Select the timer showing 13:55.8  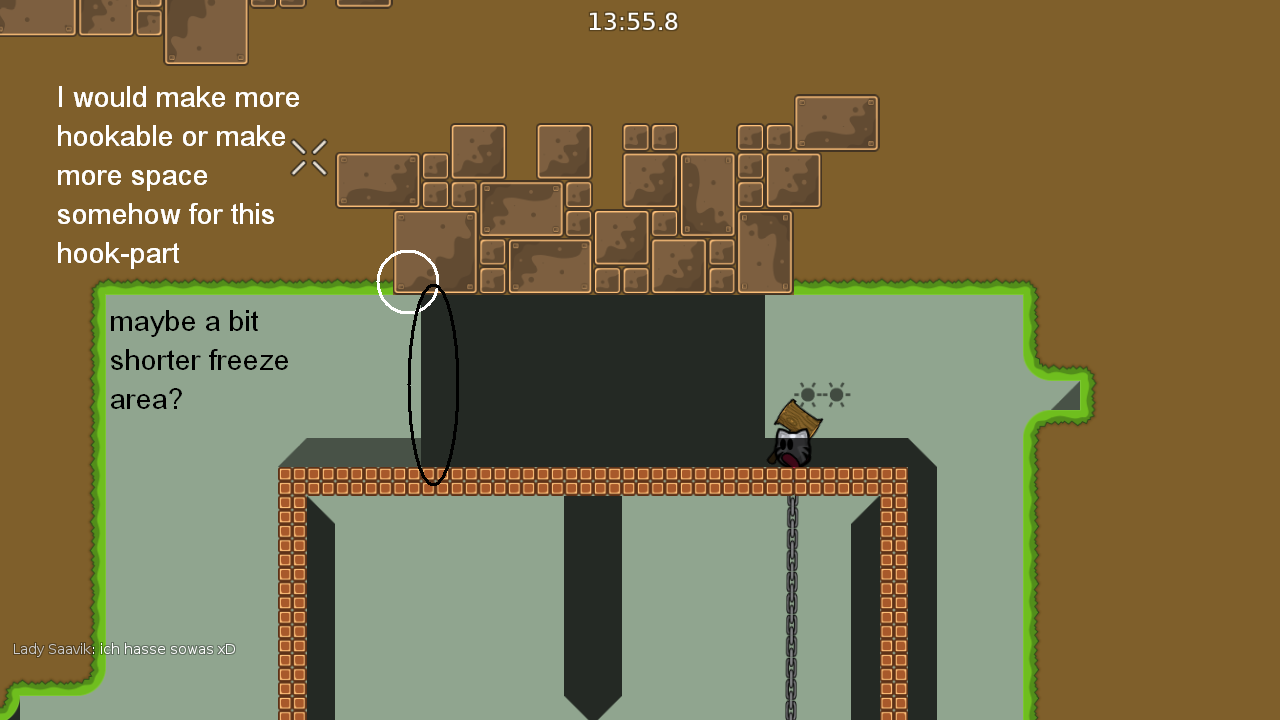pyautogui.click(x=632, y=21)
